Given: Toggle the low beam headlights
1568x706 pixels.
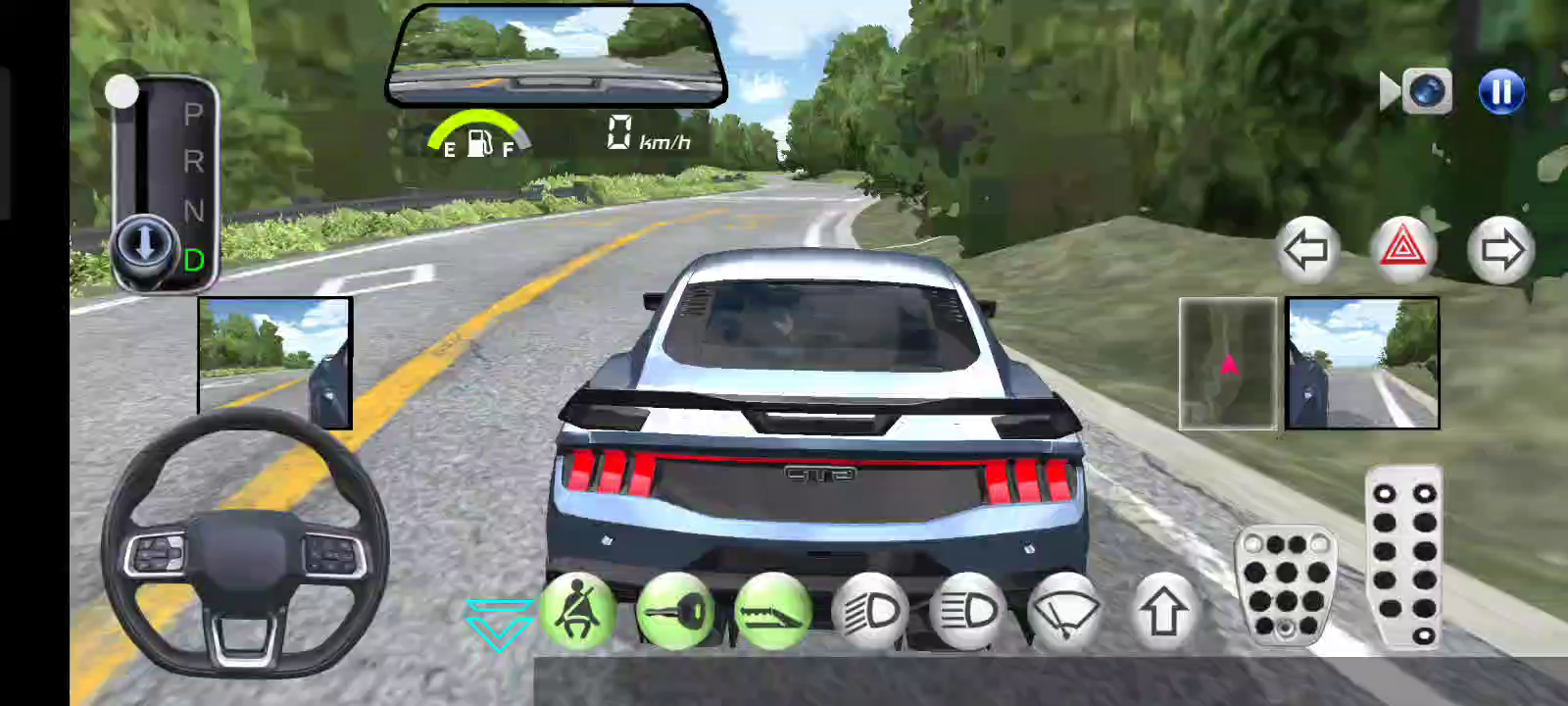Looking at the screenshot, I should (870, 613).
